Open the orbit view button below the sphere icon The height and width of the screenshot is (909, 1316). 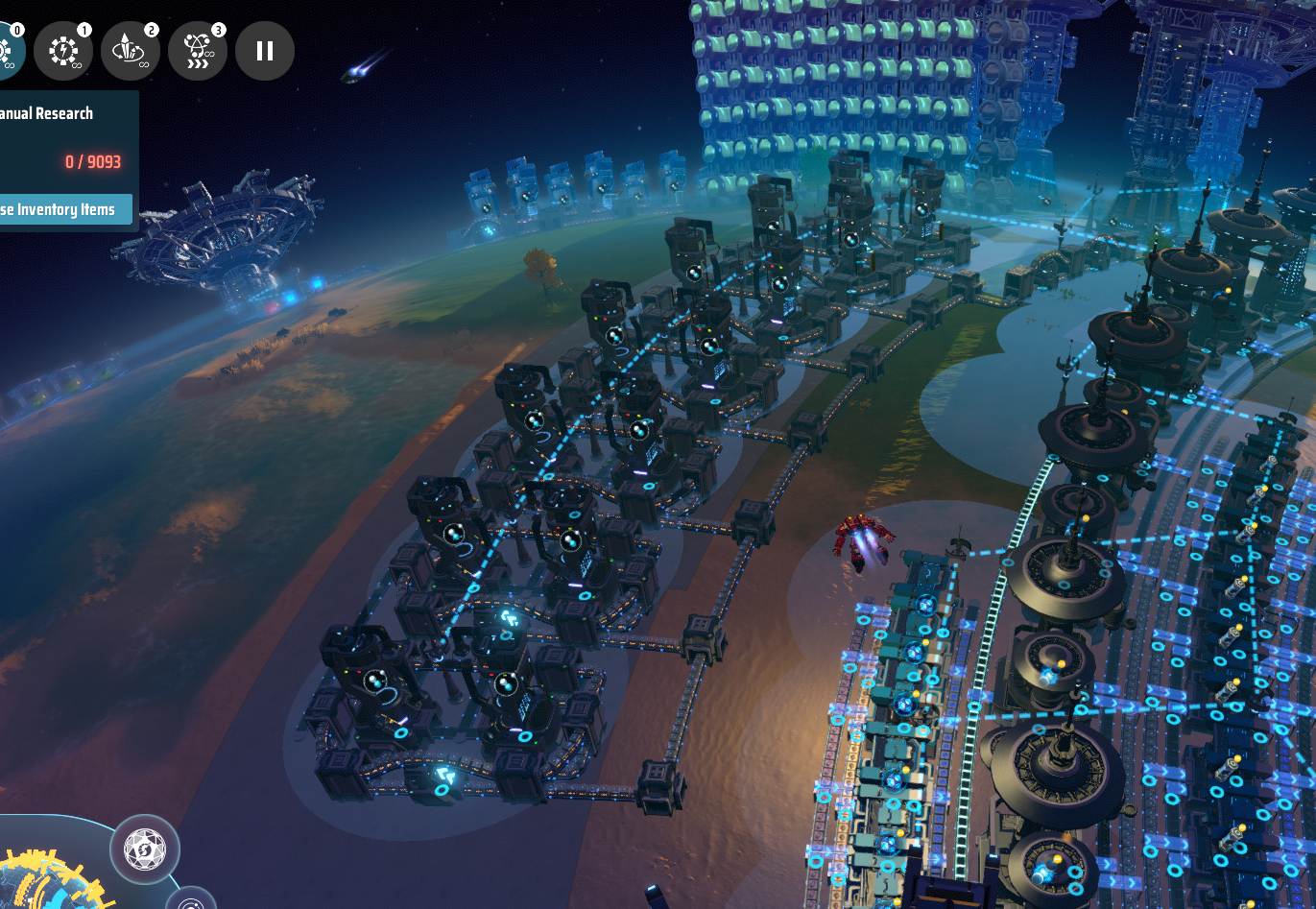click(192, 900)
